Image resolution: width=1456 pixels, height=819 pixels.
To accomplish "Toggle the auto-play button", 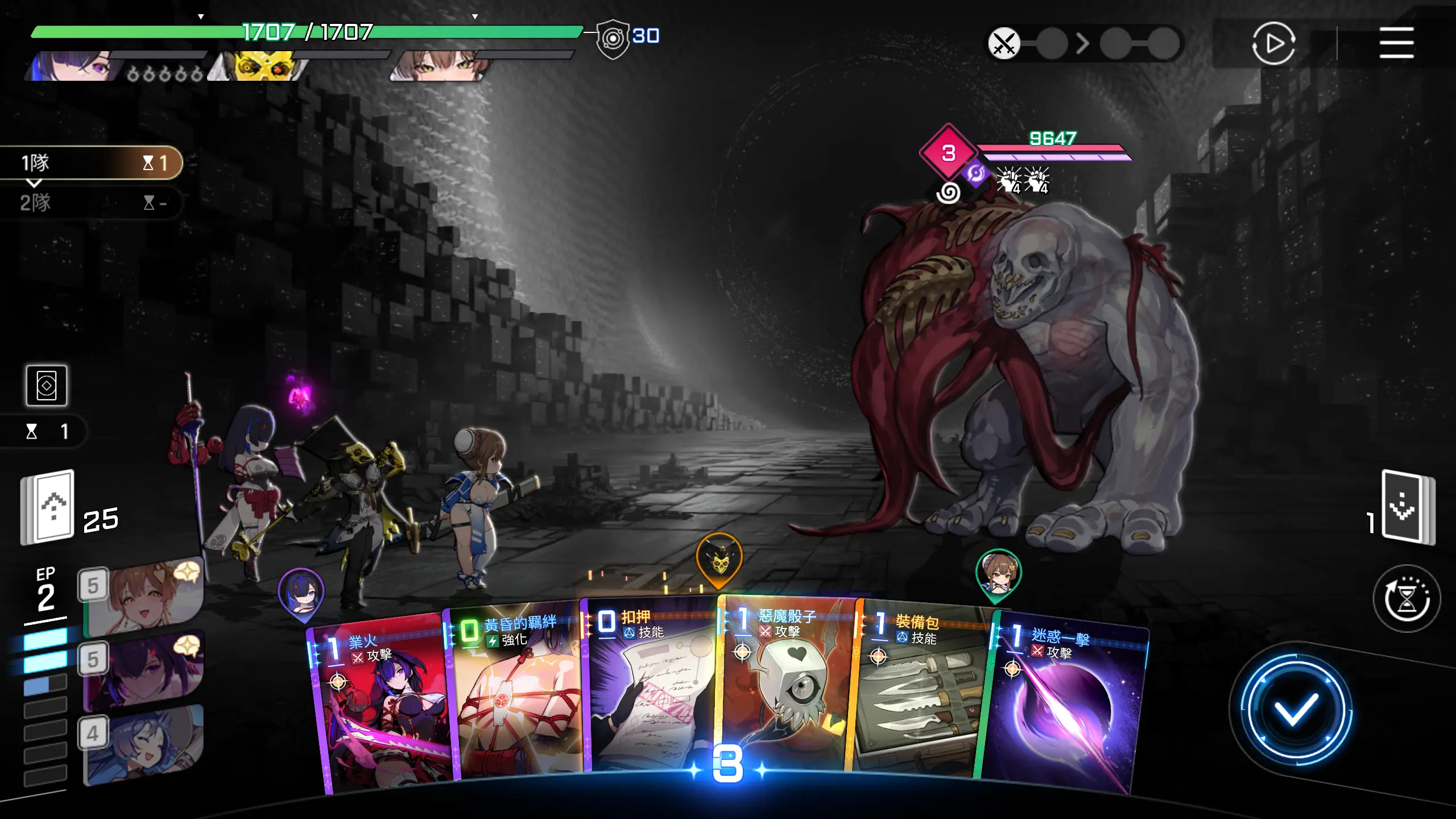I will 1273,43.
